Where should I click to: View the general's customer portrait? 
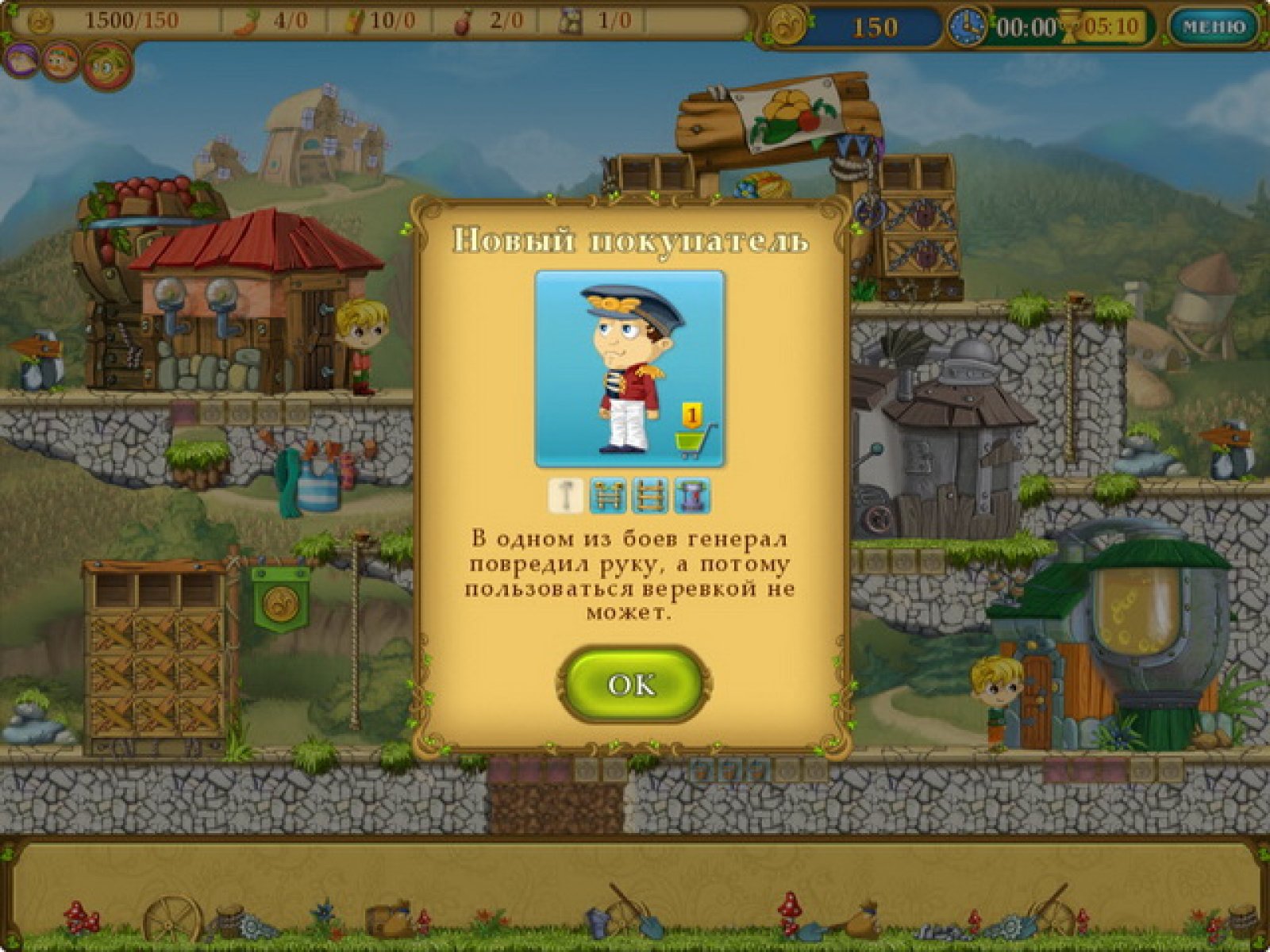[x=629, y=370]
